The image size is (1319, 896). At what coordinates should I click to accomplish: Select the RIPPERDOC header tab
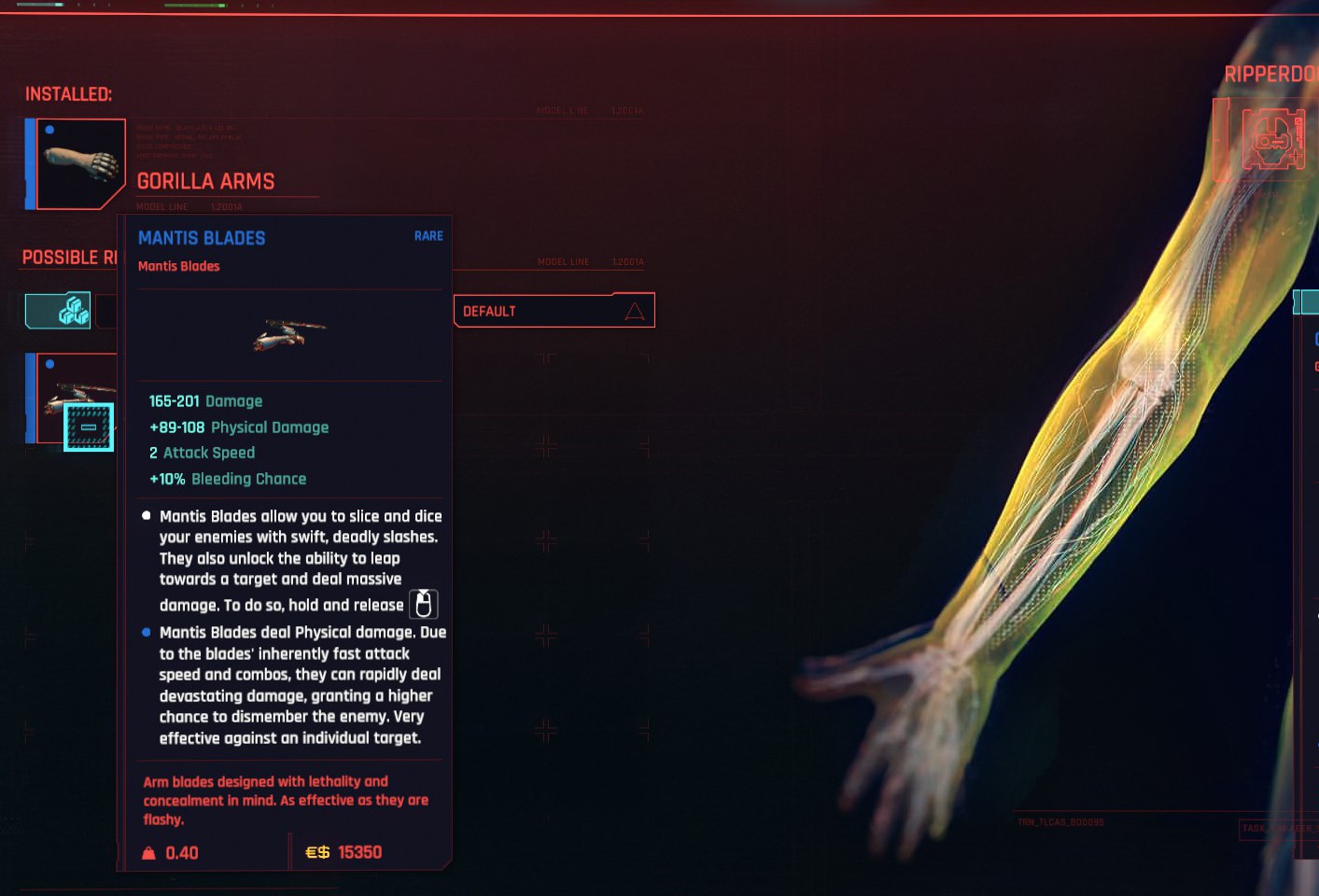point(1270,74)
